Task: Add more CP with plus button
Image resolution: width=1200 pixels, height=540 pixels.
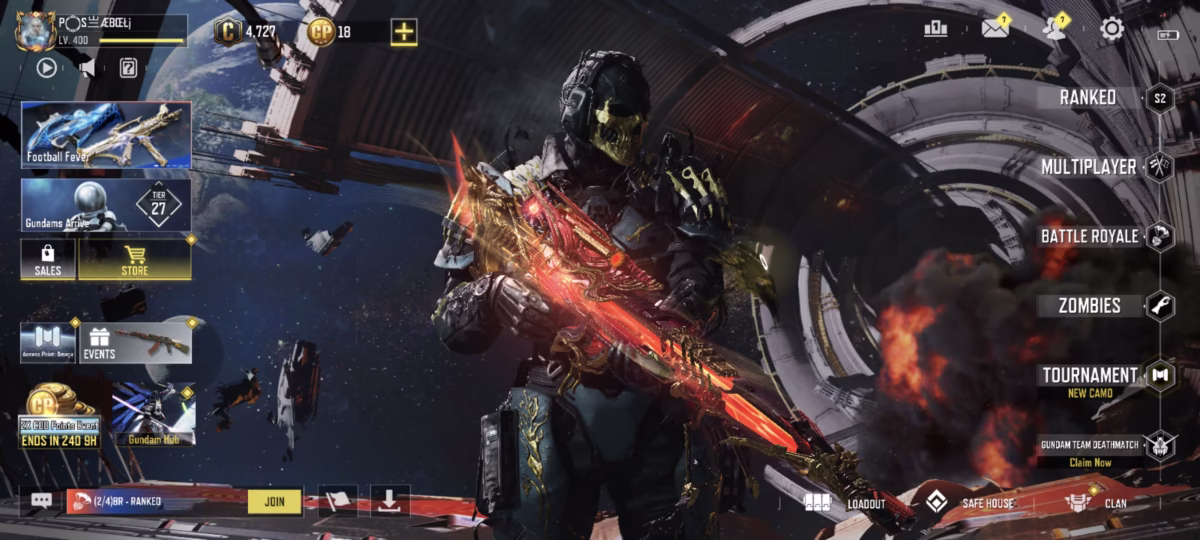Action: [404, 32]
